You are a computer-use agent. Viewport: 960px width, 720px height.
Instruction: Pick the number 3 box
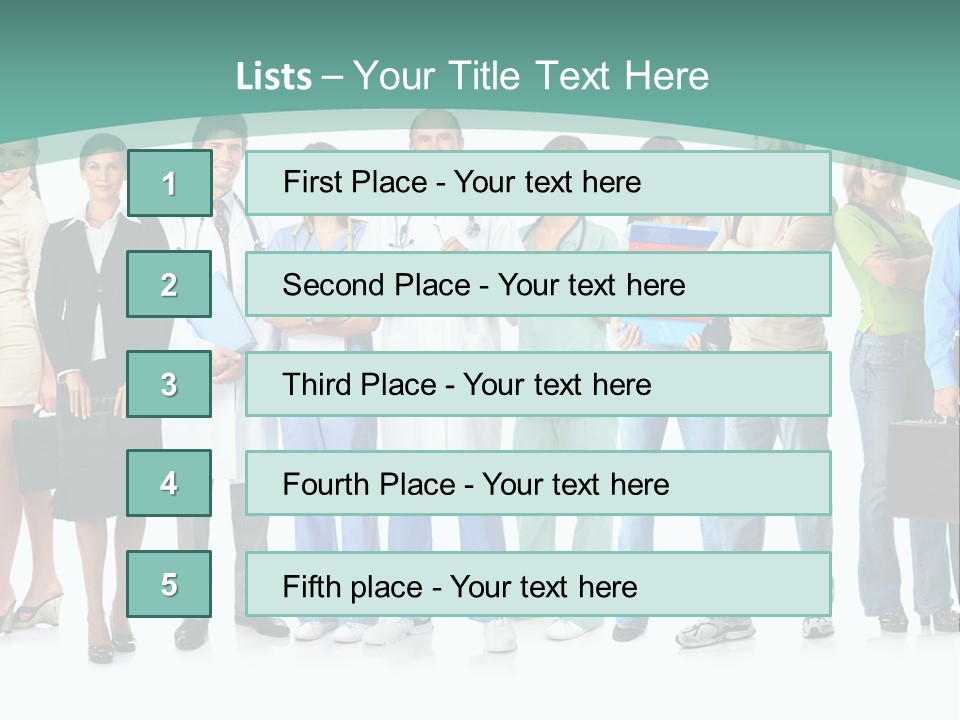(x=169, y=384)
